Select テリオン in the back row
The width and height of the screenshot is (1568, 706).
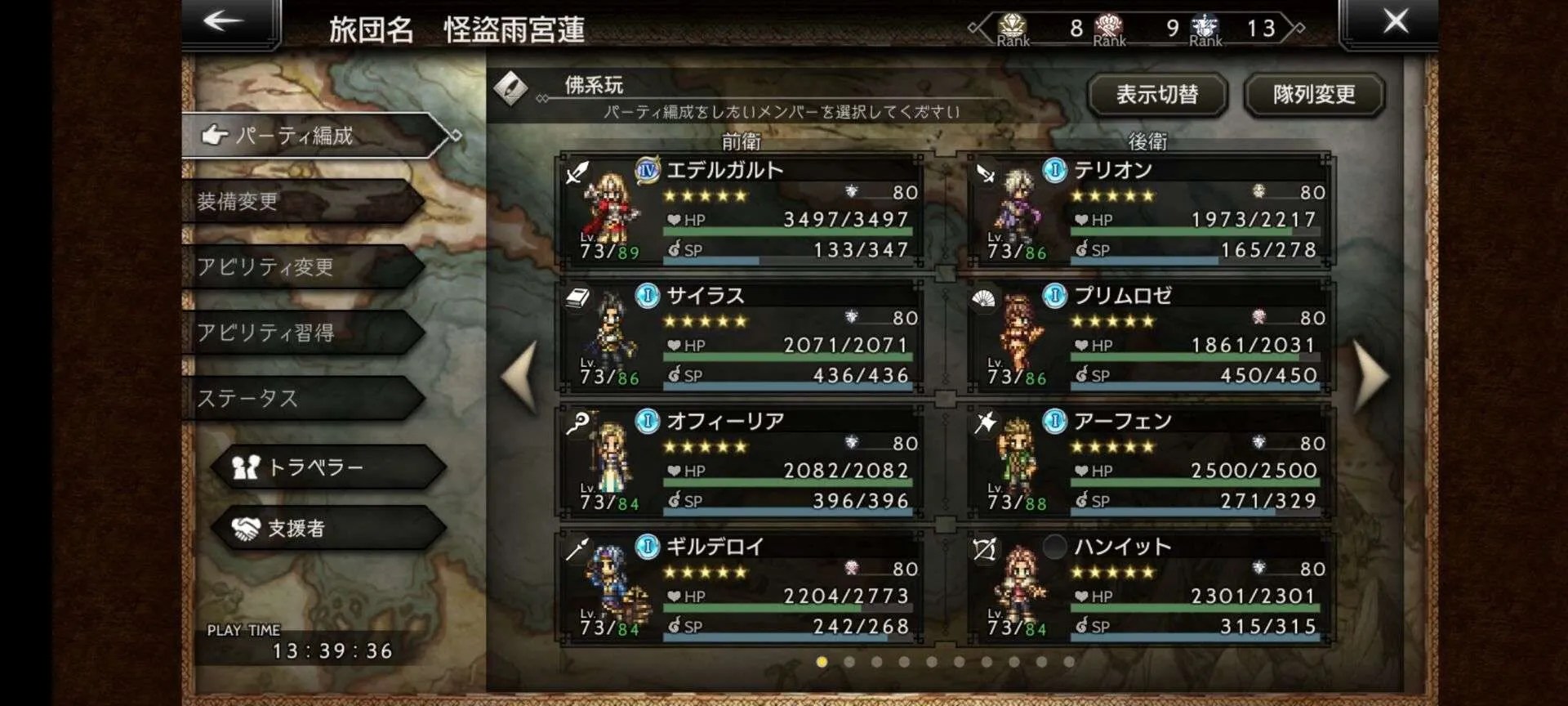point(1148,211)
